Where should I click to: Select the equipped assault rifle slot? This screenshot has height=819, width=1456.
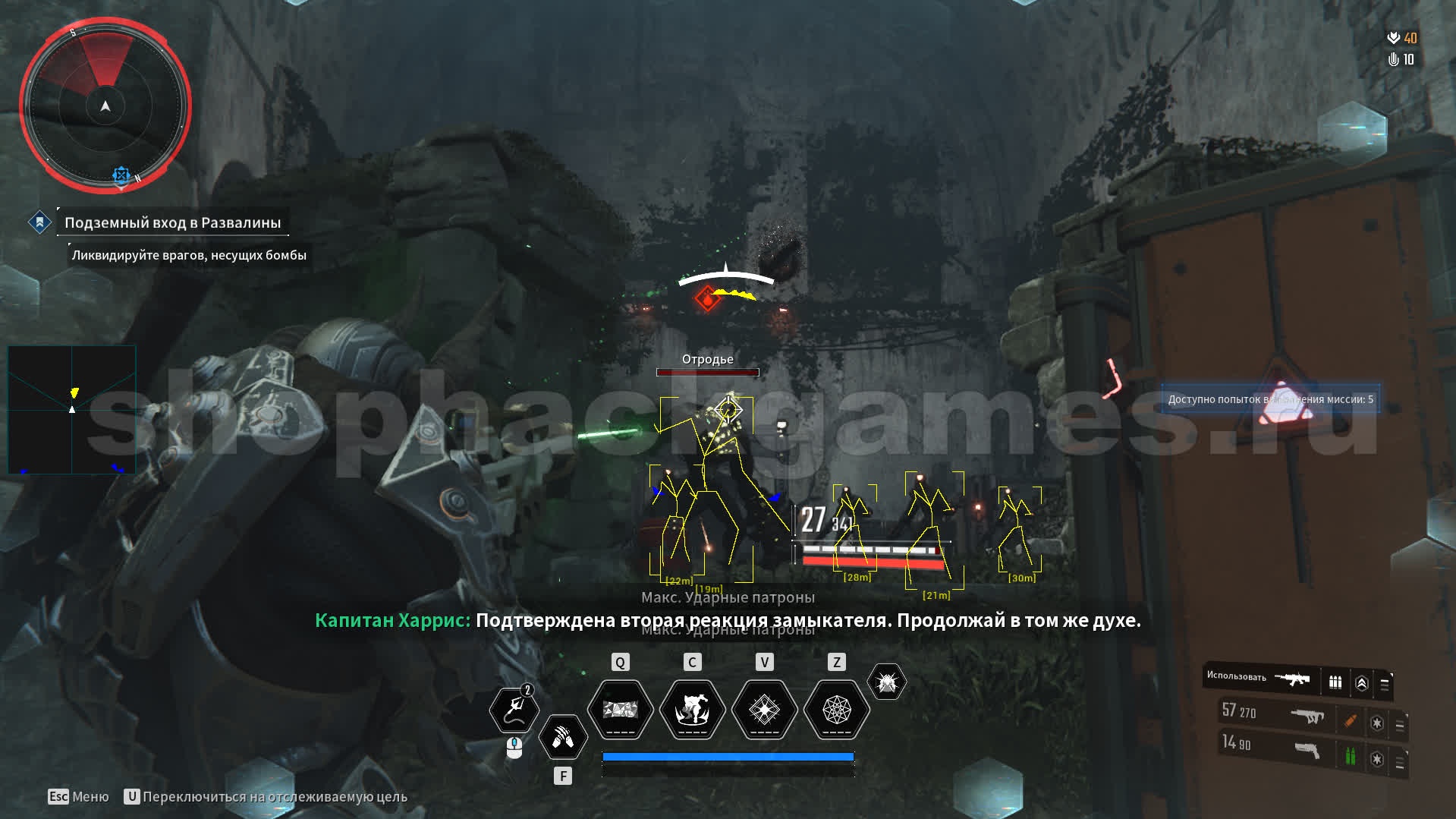(1293, 679)
